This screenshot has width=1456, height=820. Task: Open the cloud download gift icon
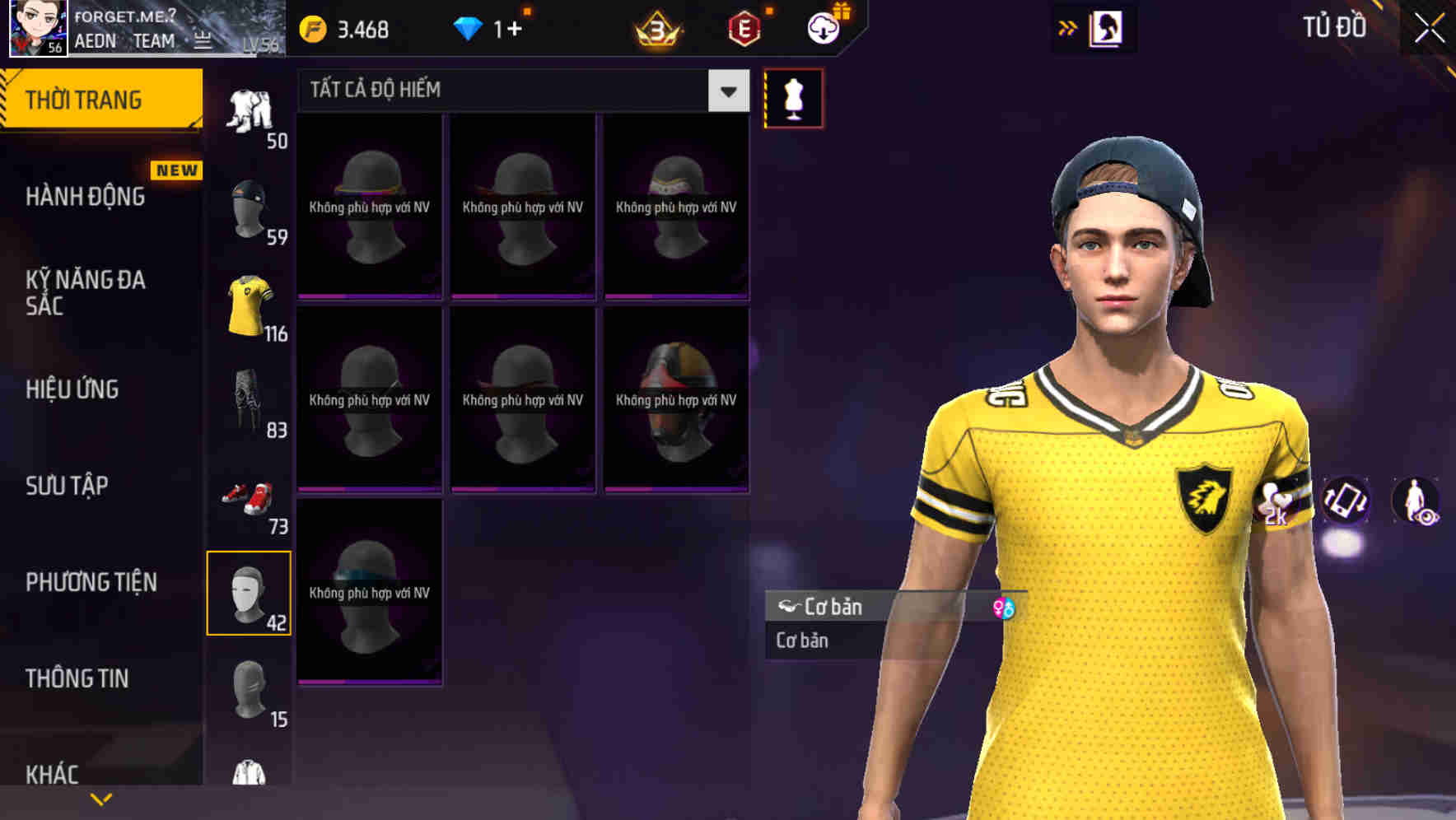823,27
